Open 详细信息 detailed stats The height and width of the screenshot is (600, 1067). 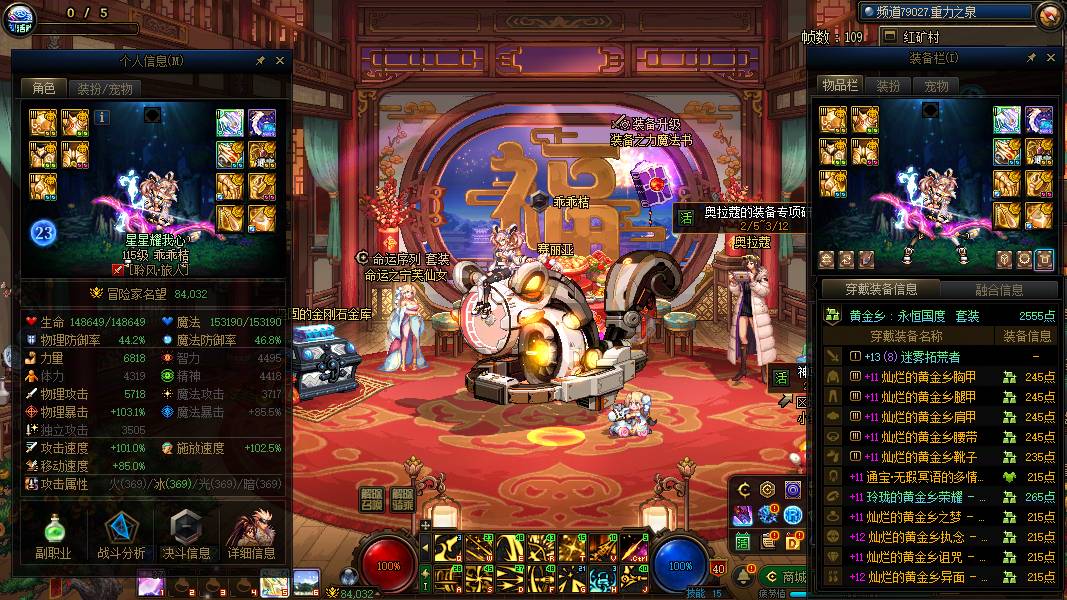tap(251, 535)
